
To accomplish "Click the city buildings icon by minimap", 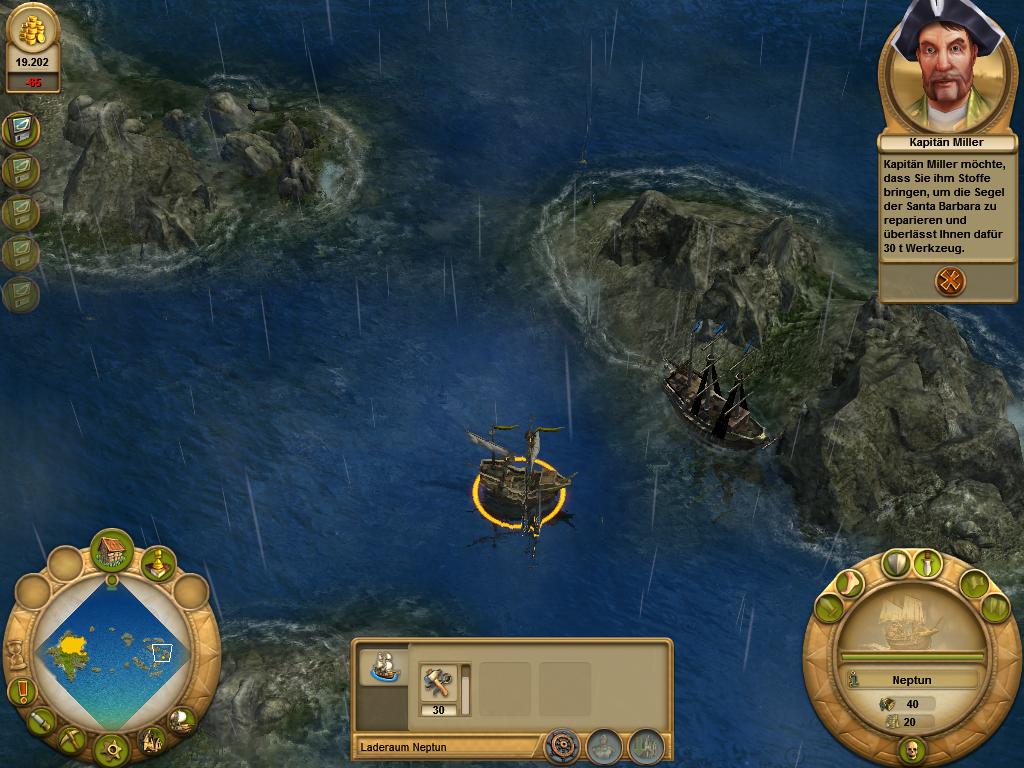I will (151, 740).
